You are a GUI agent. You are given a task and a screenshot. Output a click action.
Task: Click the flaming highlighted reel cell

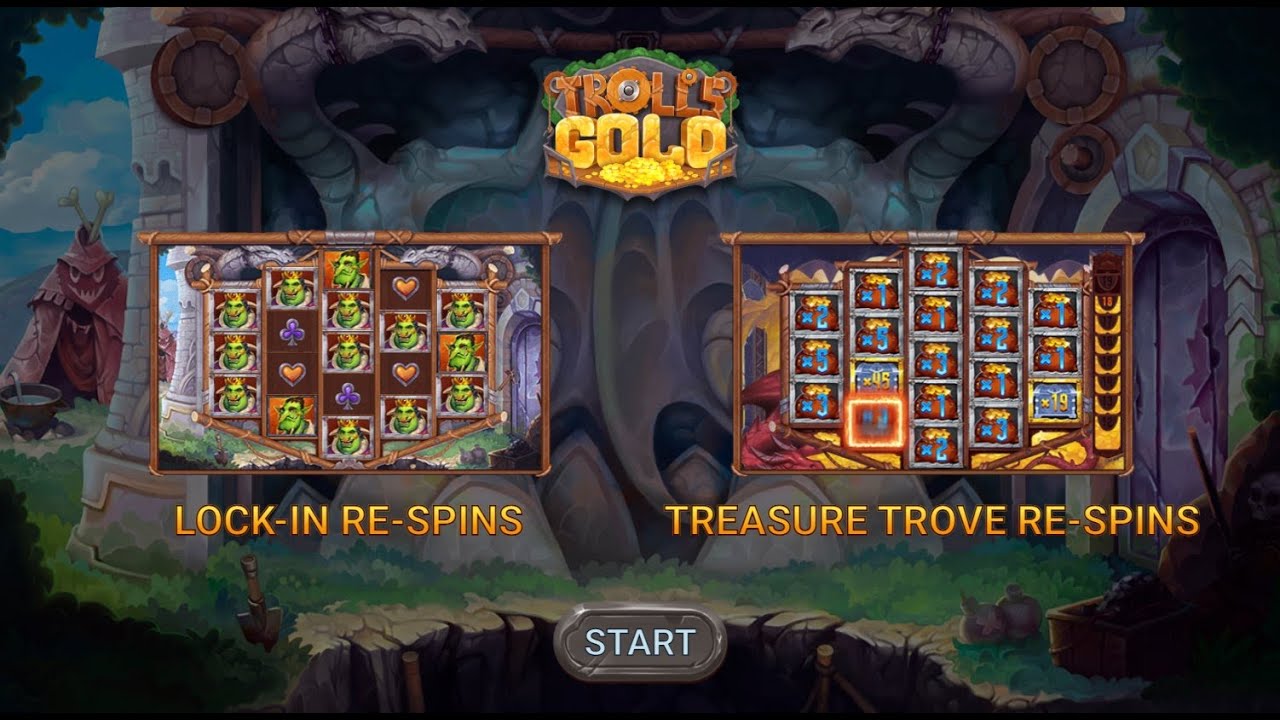pos(876,418)
